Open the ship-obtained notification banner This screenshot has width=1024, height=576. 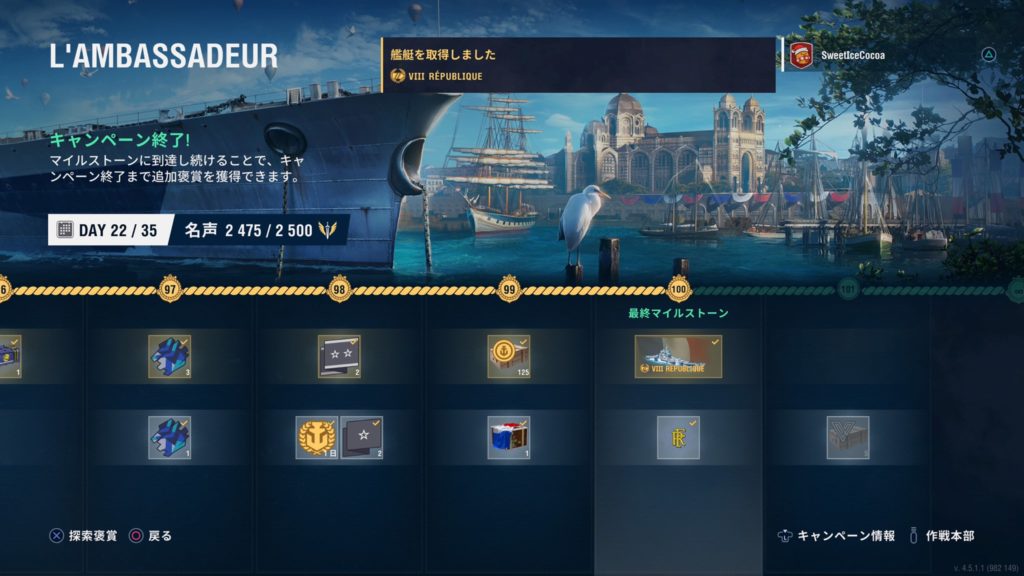tap(578, 65)
